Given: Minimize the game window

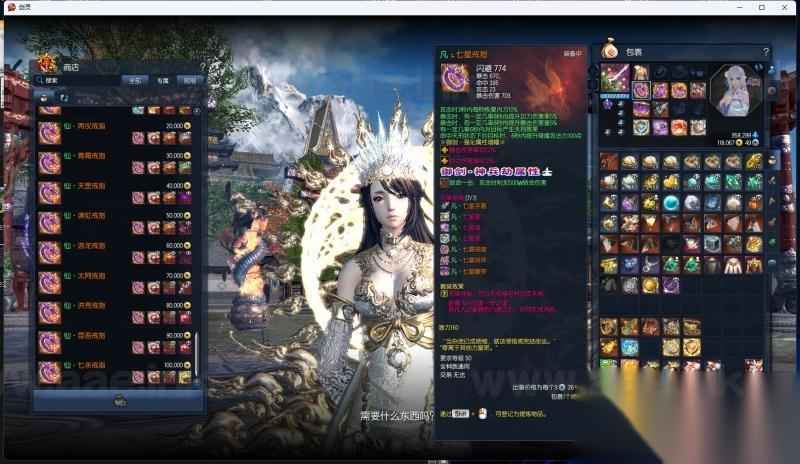Looking at the screenshot, I should tap(738, 7).
